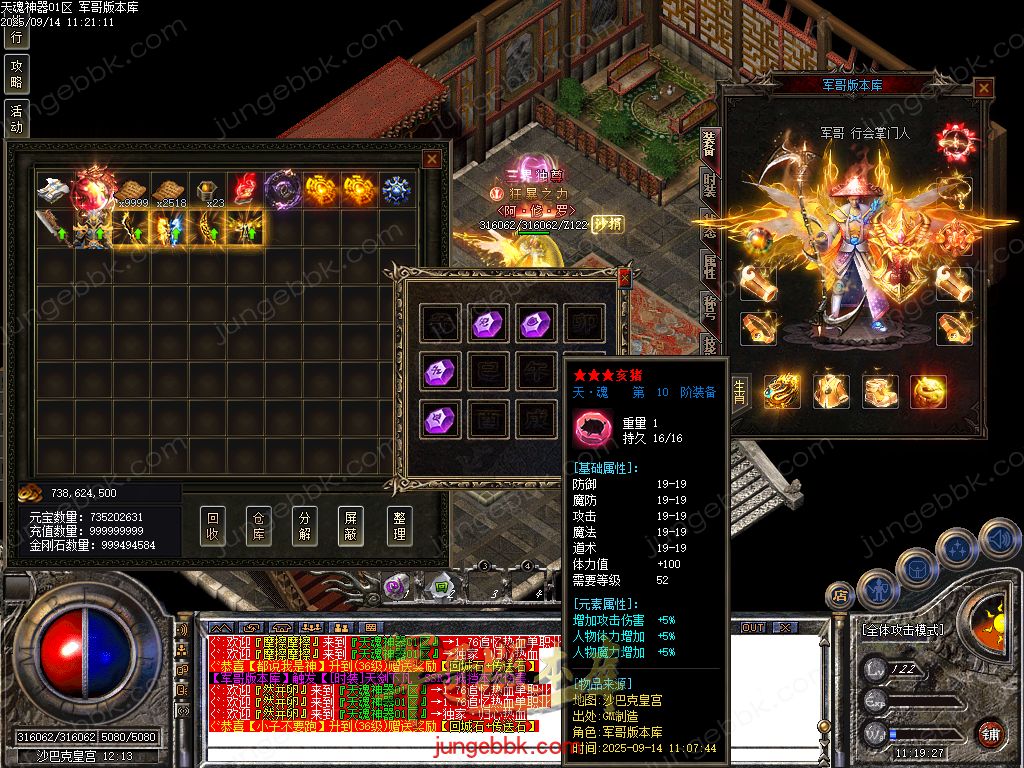1024x768 pixels.
Task: Close the character equipment panel
Action: pyautogui.click(x=984, y=88)
